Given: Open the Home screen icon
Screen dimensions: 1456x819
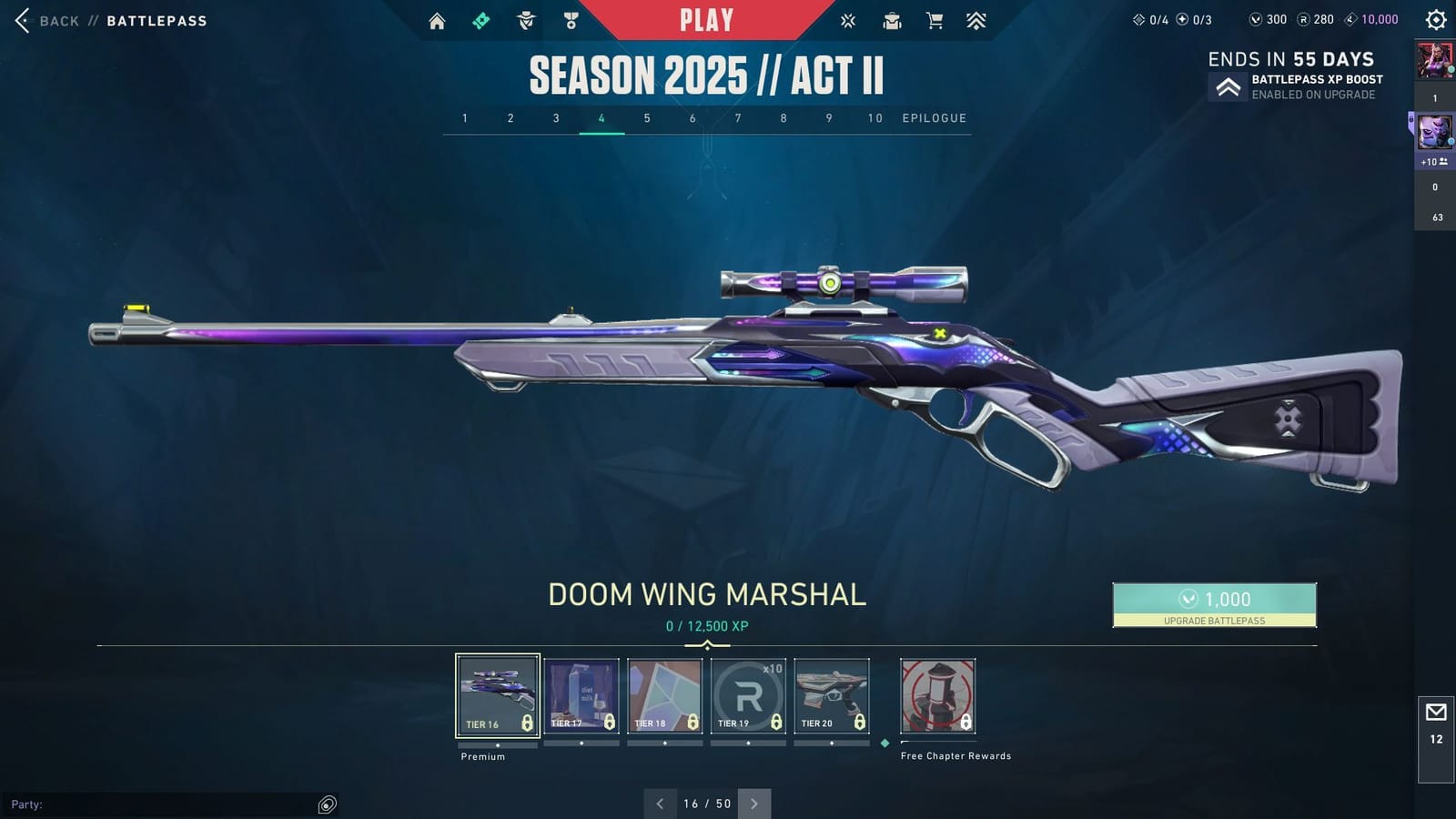Looking at the screenshot, I should (x=437, y=19).
